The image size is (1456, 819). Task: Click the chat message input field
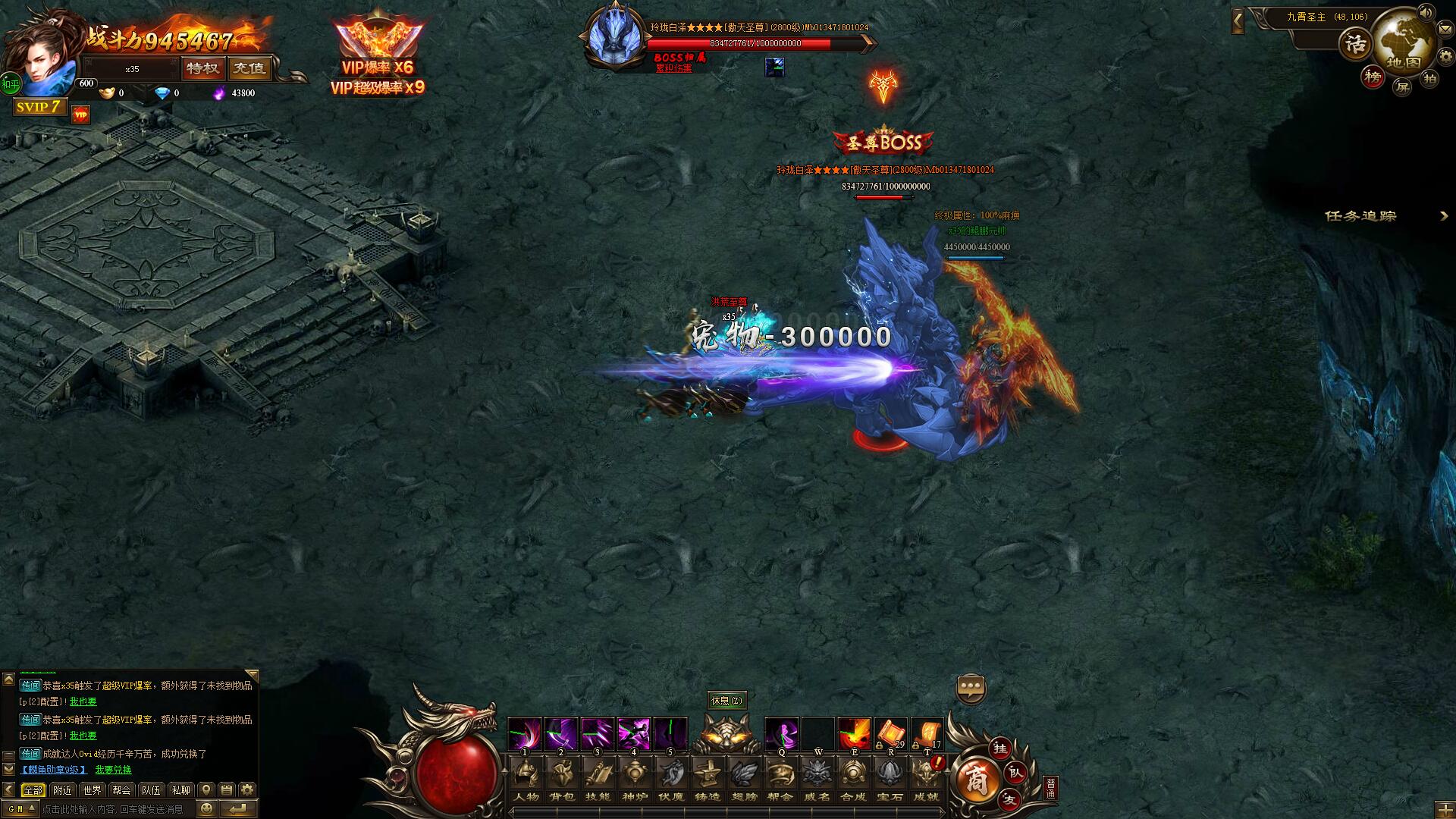(114, 809)
